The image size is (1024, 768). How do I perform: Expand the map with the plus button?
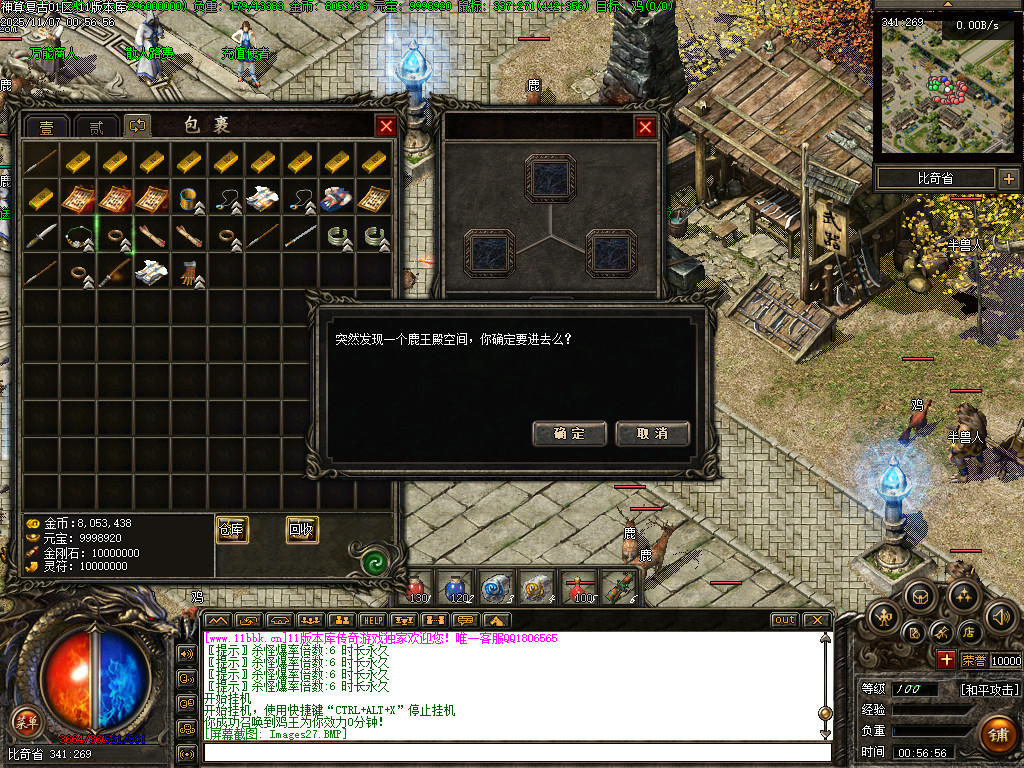coord(1007,179)
